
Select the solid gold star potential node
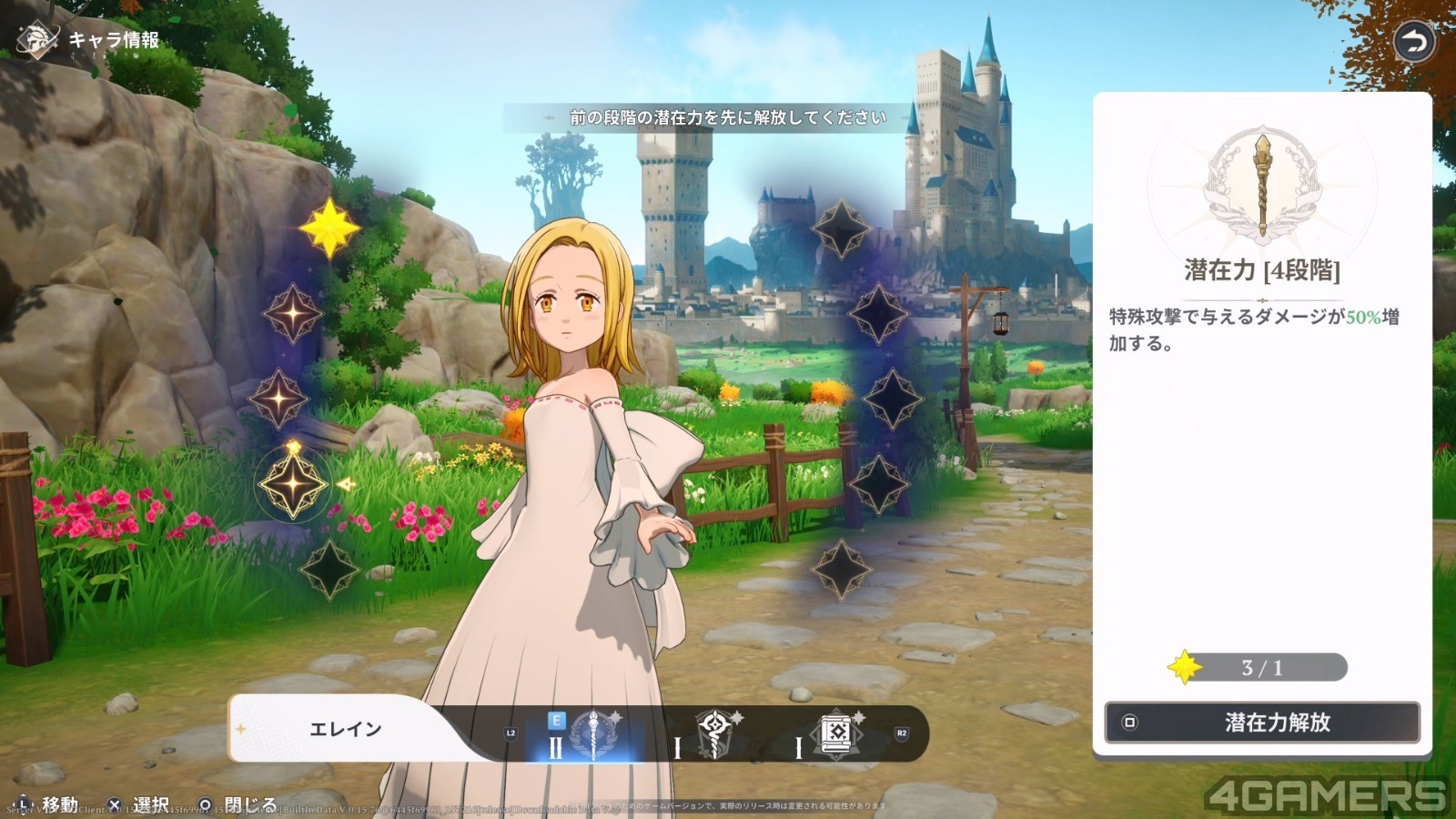click(329, 227)
